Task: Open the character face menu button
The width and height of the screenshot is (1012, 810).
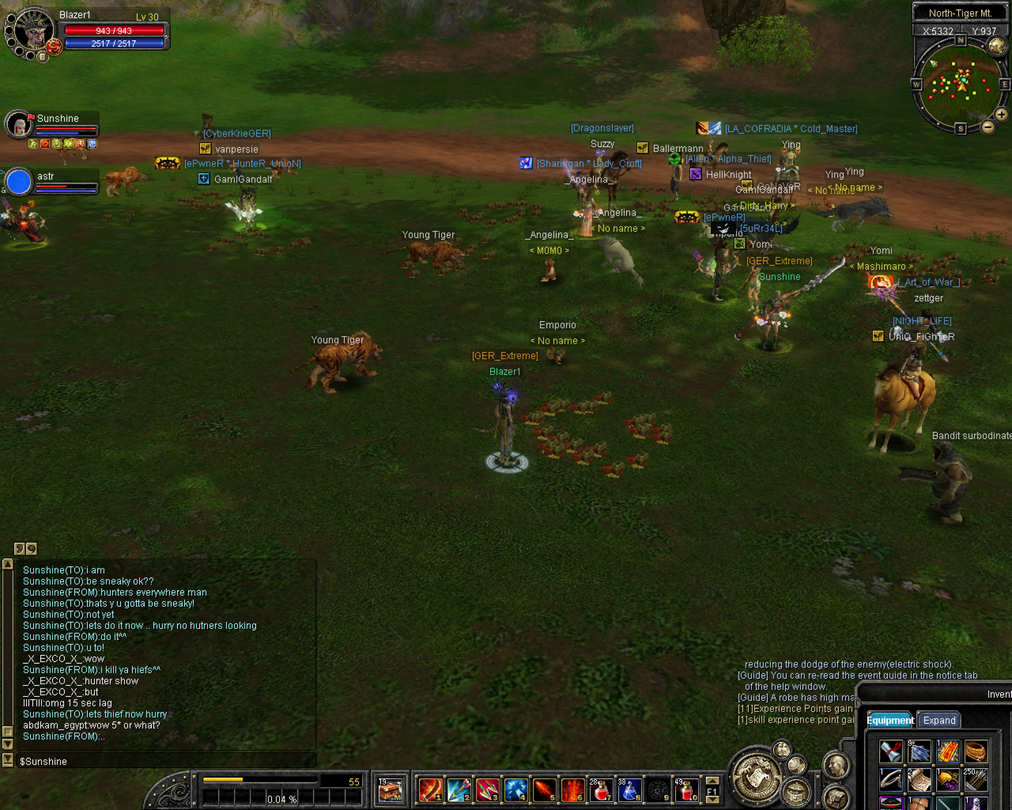Action: click(x=835, y=766)
